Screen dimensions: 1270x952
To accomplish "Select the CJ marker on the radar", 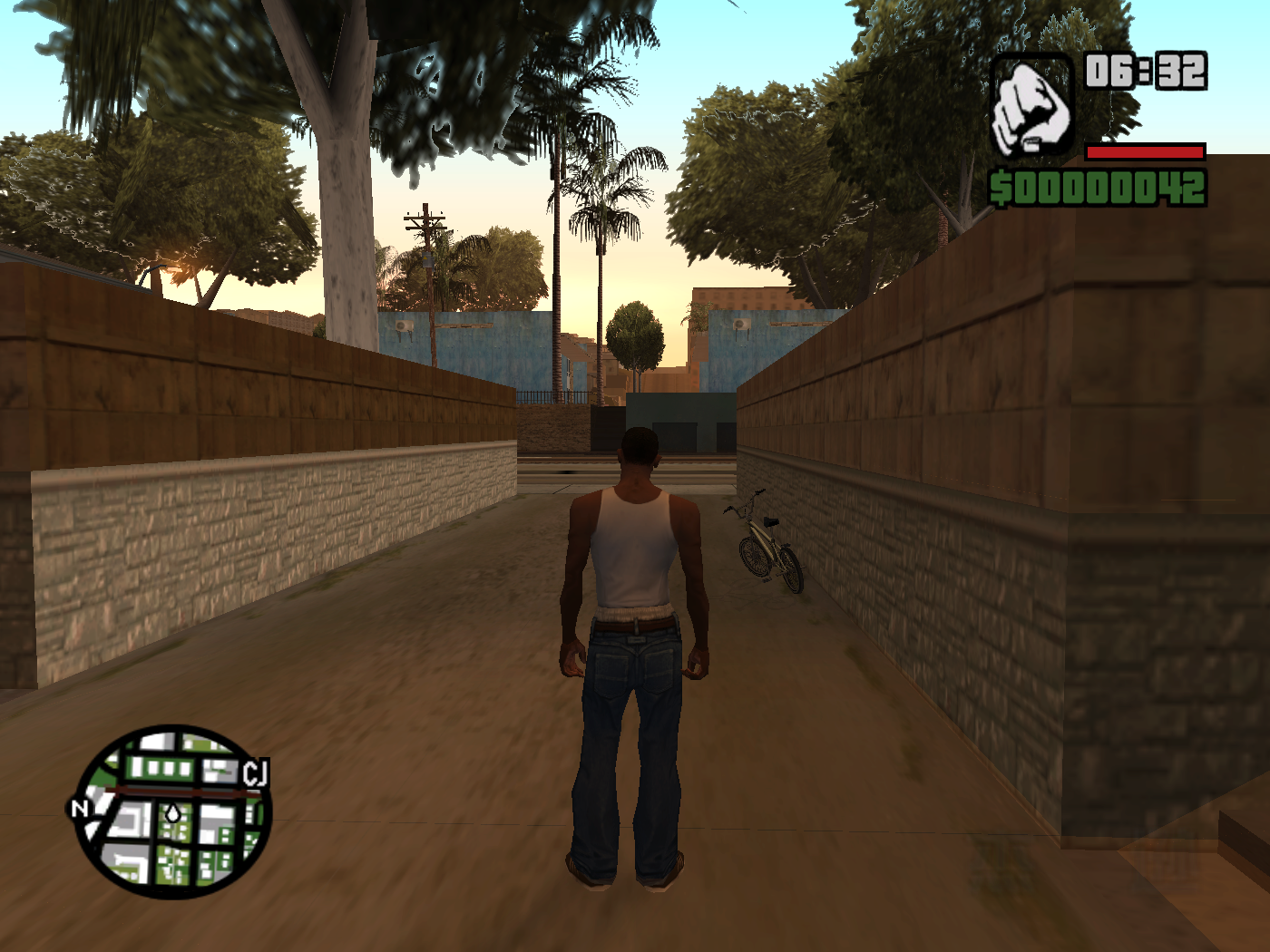I will 255,773.
